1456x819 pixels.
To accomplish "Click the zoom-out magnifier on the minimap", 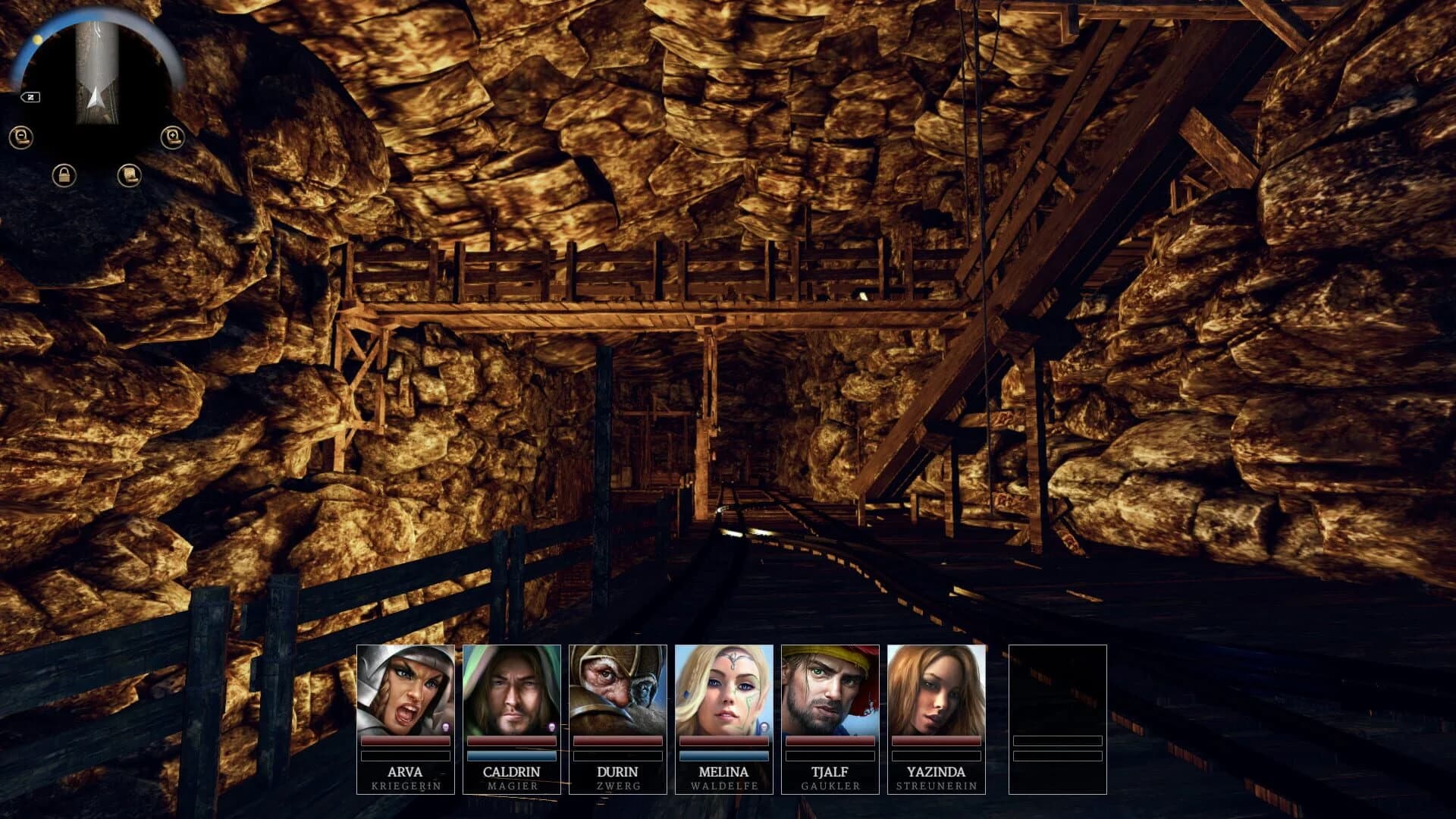I will (x=22, y=137).
